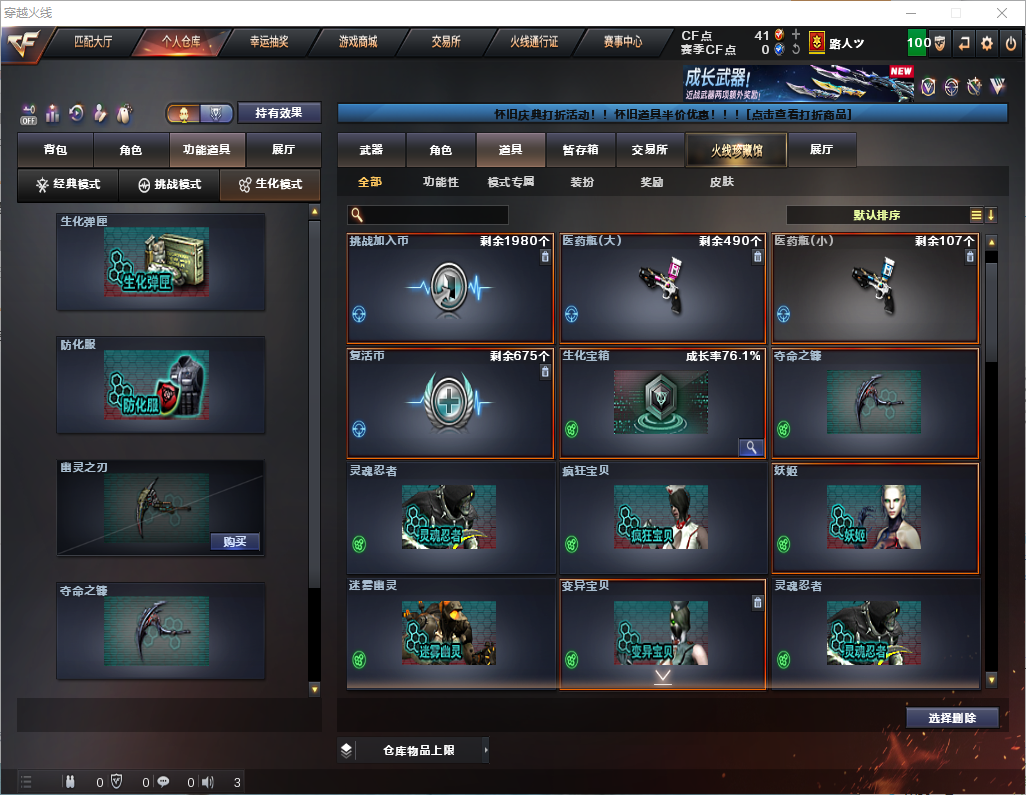Viewport: 1026px width, 795px height.
Task: Click the 选择删除 button
Action: pos(952,718)
